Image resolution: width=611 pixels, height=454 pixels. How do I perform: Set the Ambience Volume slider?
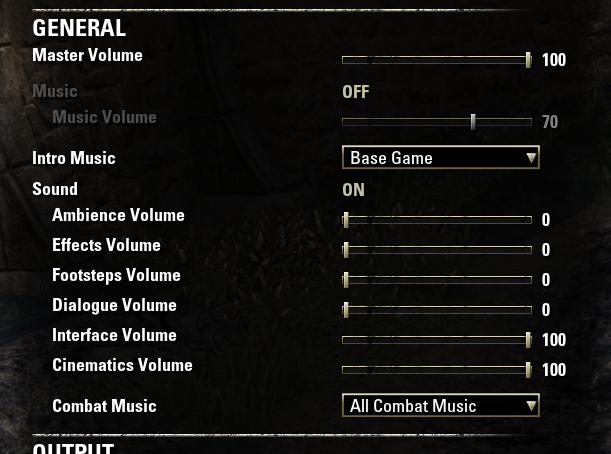(x=436, y=220)
